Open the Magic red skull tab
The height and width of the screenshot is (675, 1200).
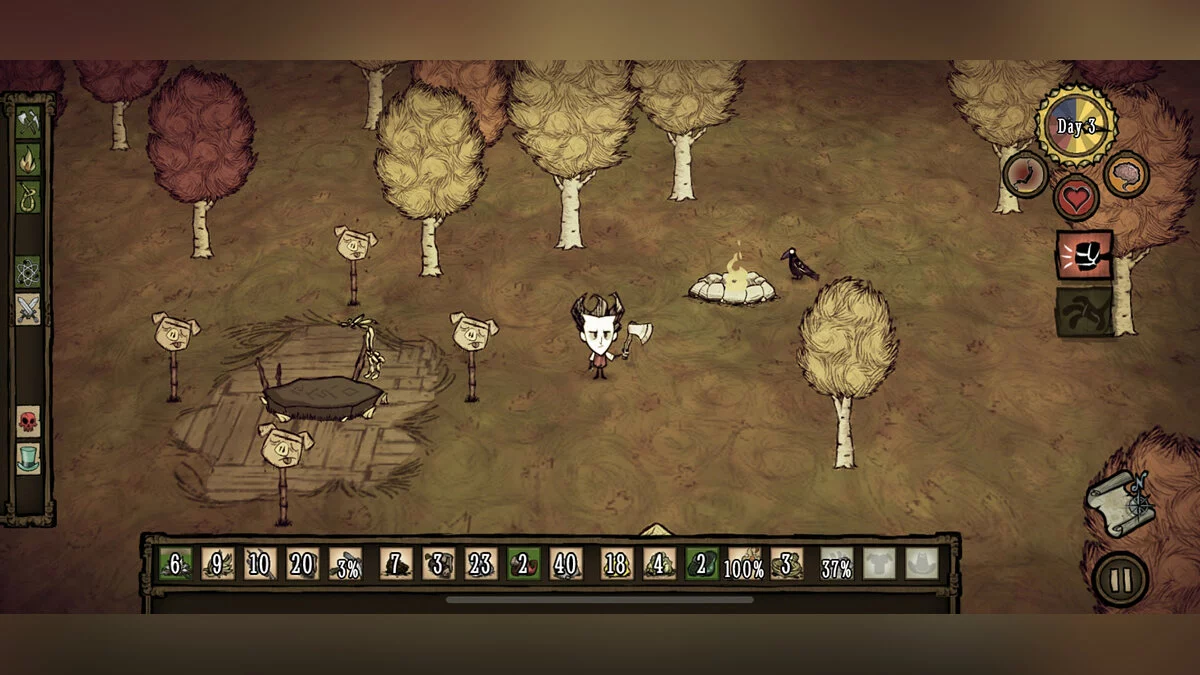(x=28, y=421)
